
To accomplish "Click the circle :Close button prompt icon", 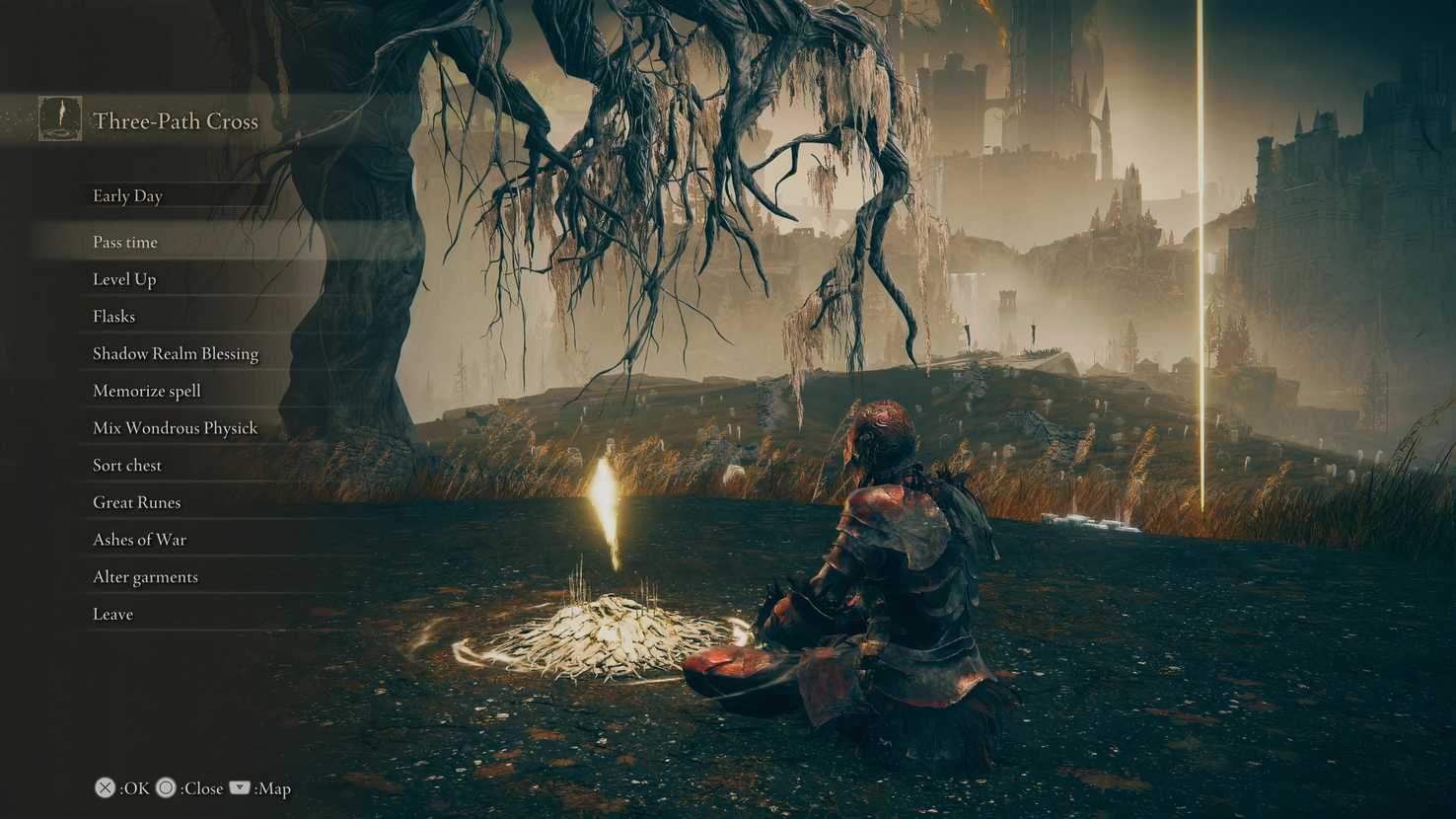I will click(165, 787).
